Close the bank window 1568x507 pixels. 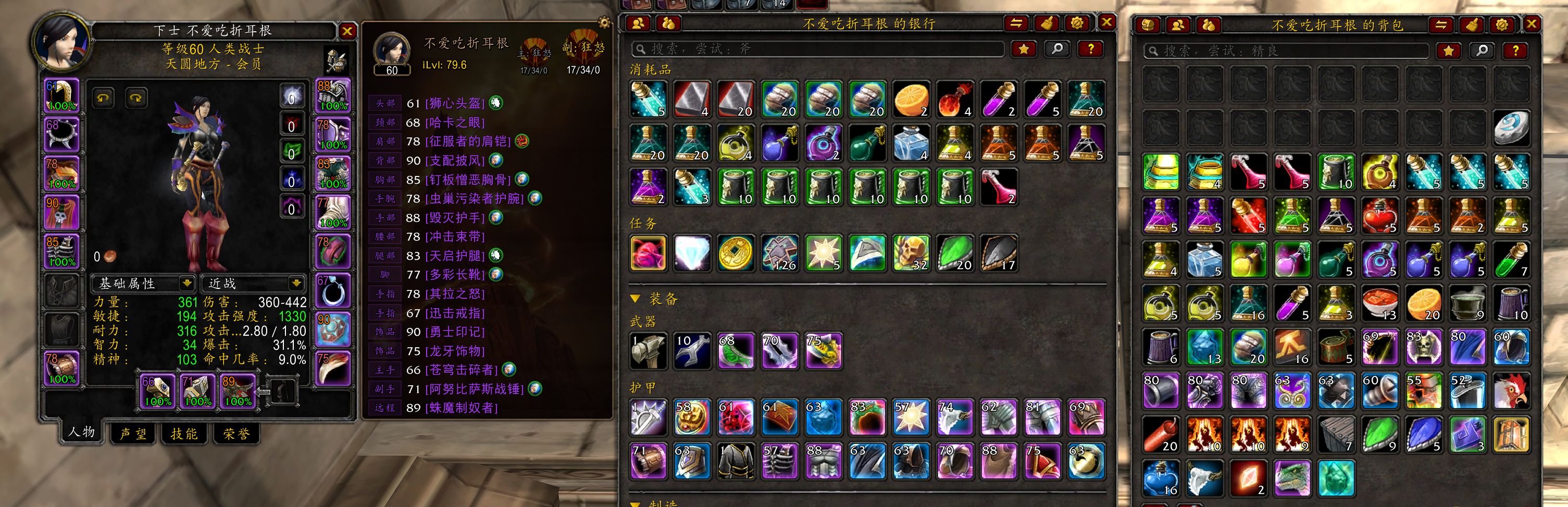tap(1106, 22)
